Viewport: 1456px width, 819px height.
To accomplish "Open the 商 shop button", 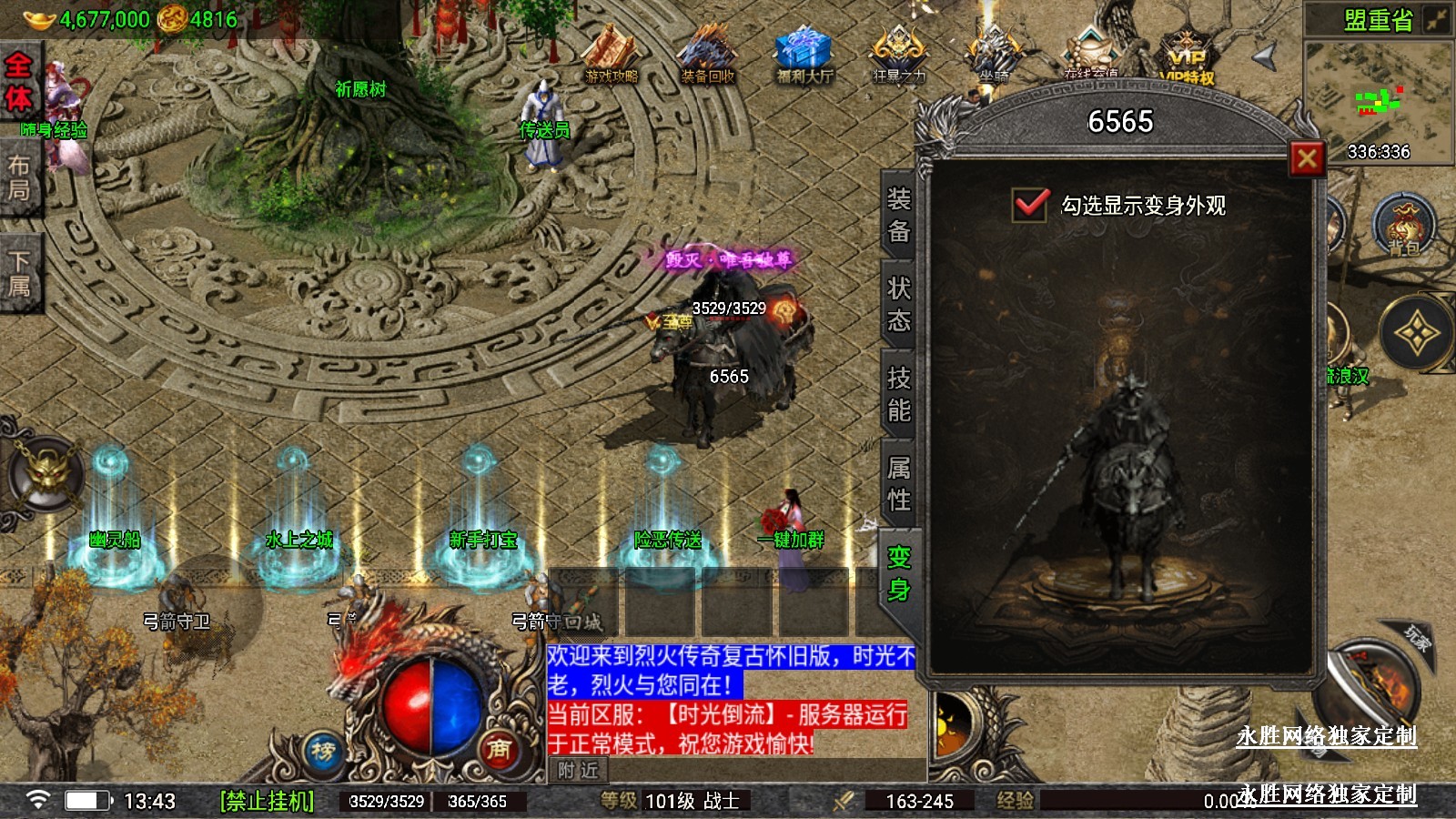I will pyautogui.click(x=498, y=748).
